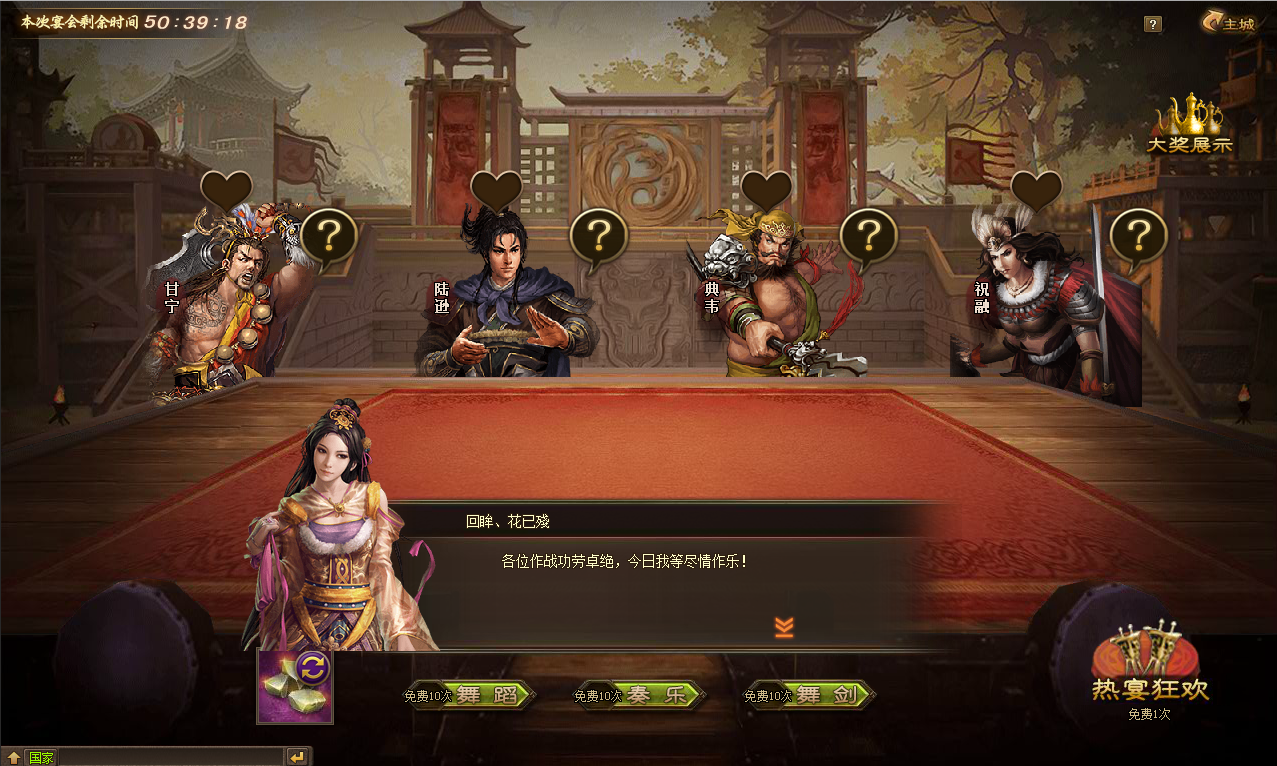Click the gold ingot refresh icon
The height and width of the screenshot is (766, 1277).
coord(295,686)
